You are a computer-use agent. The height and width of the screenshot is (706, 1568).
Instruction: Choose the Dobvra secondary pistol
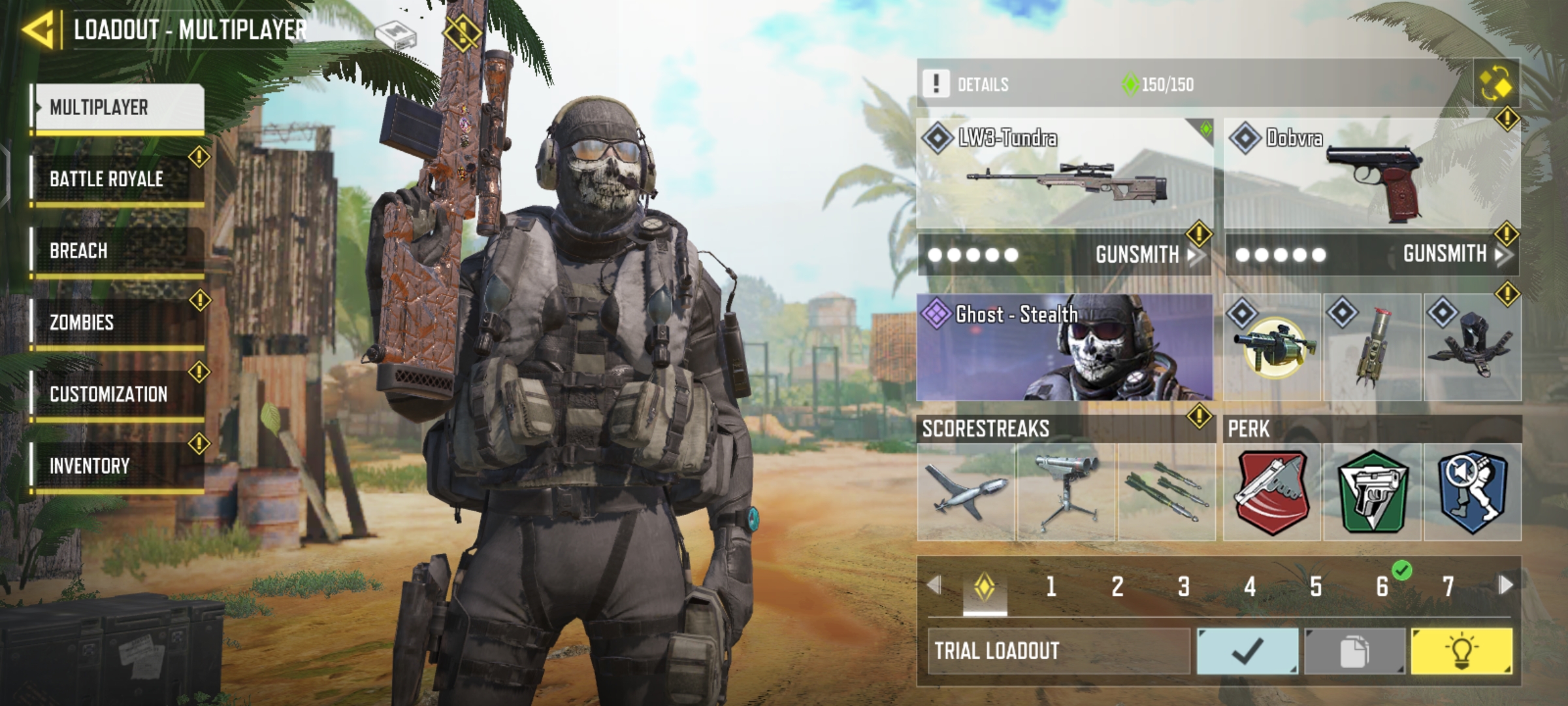pos(1372,173)
